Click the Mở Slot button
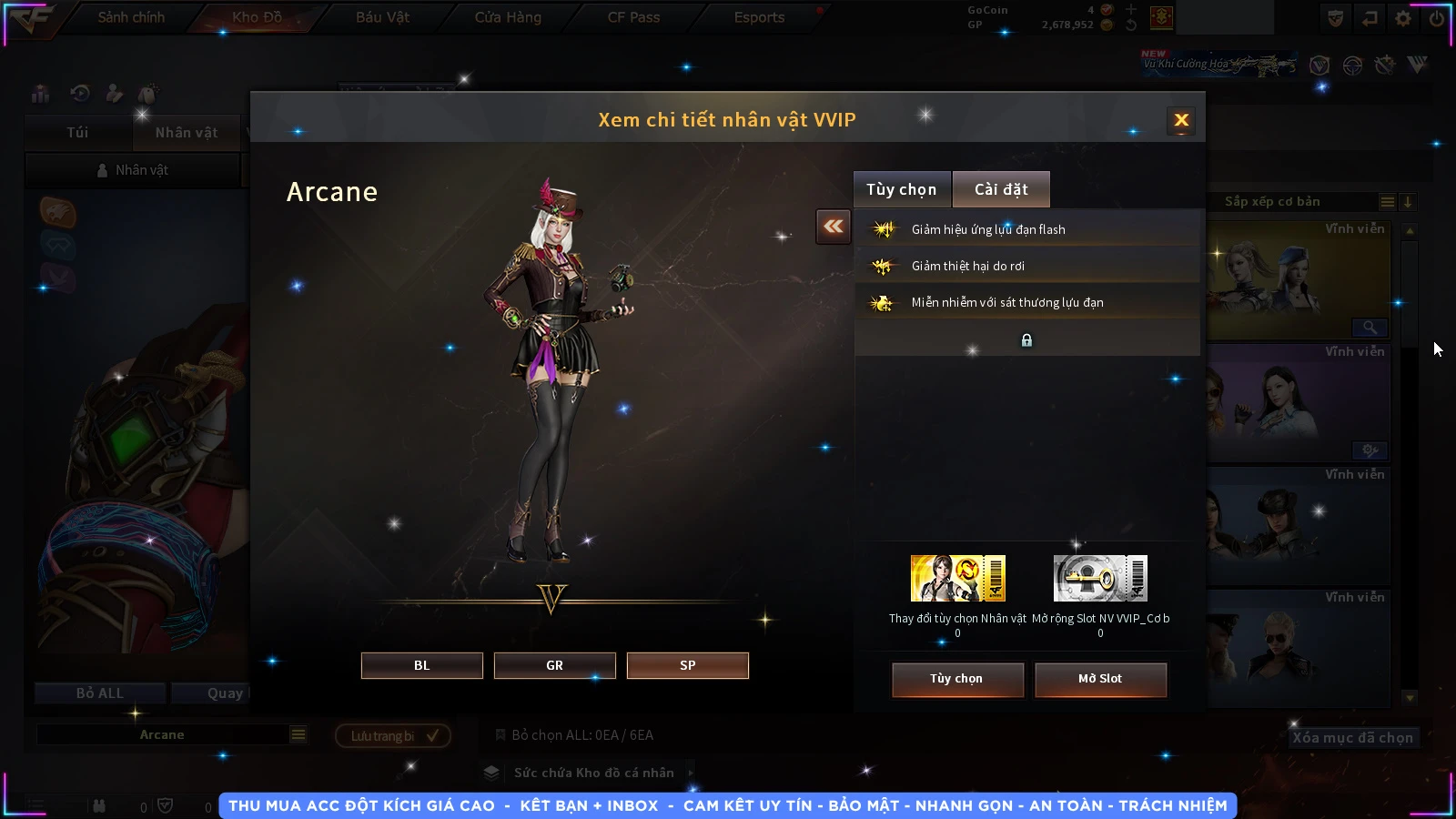The height and width of the screenshot is (819, 1456). click(1100, 679)
